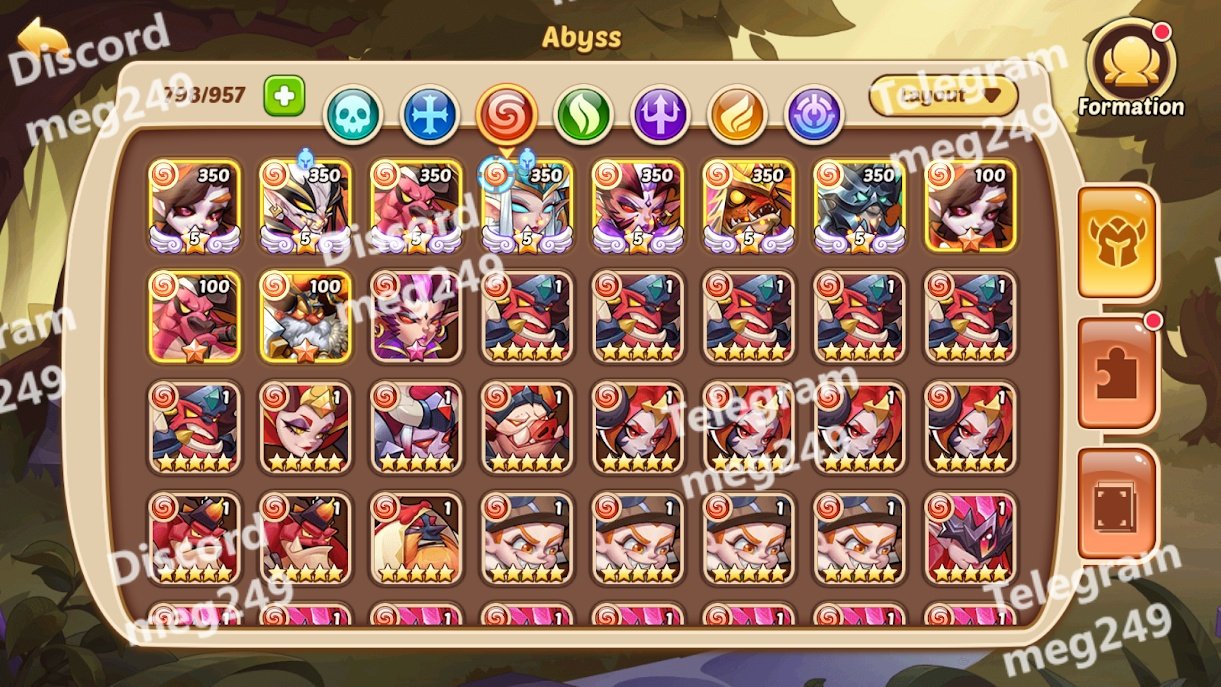Screen dimensions: 1221x687
Task: Select the violet Transcendence faction filter
Action: (x=814, y=114)
